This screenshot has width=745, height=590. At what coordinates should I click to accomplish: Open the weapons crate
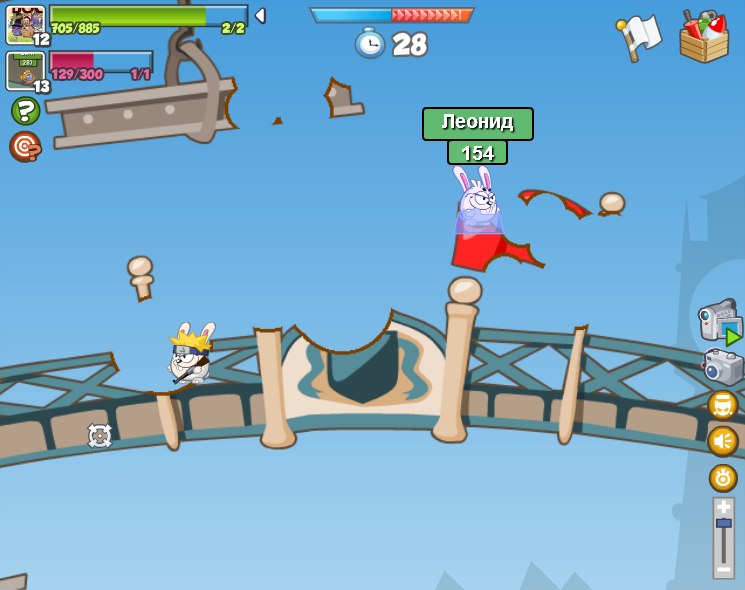click(704, 37)
